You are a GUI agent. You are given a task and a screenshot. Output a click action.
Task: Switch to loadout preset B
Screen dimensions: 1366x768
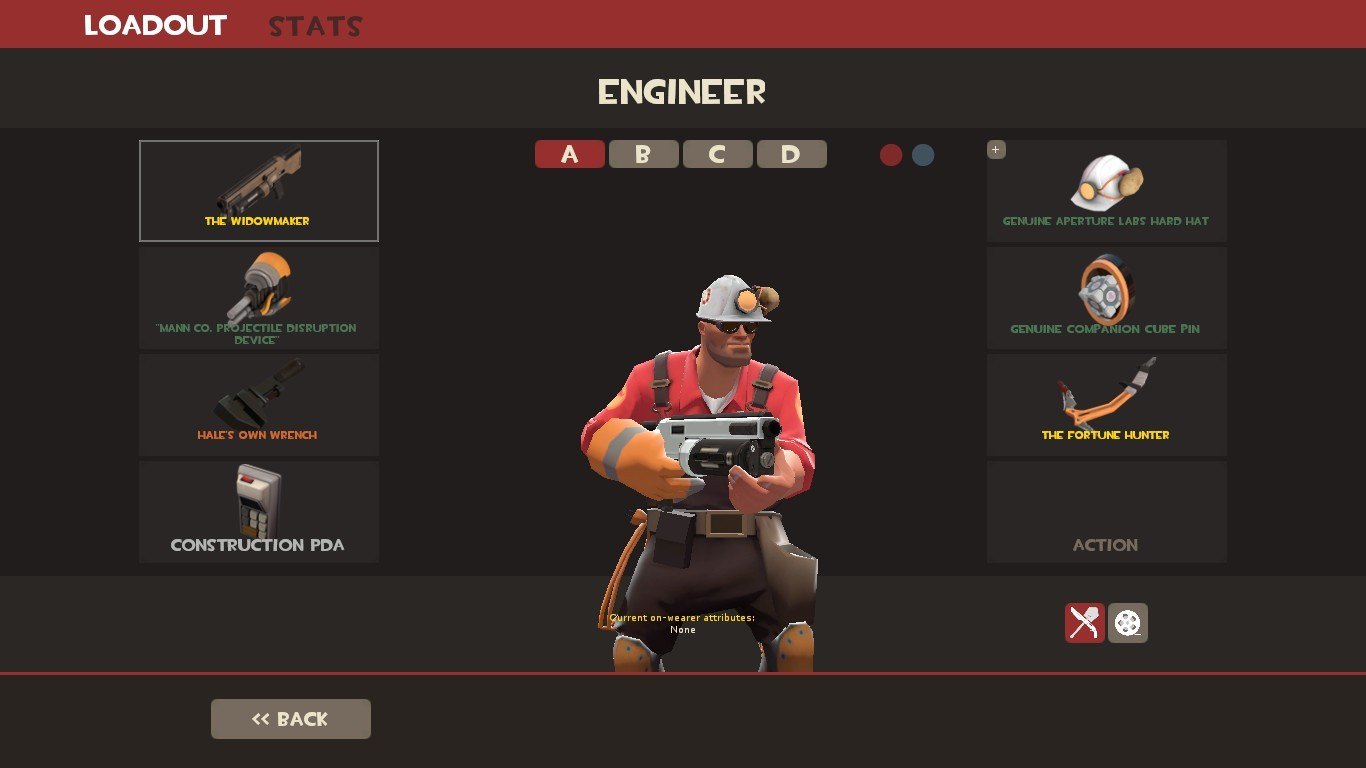[x=643, y=154]
